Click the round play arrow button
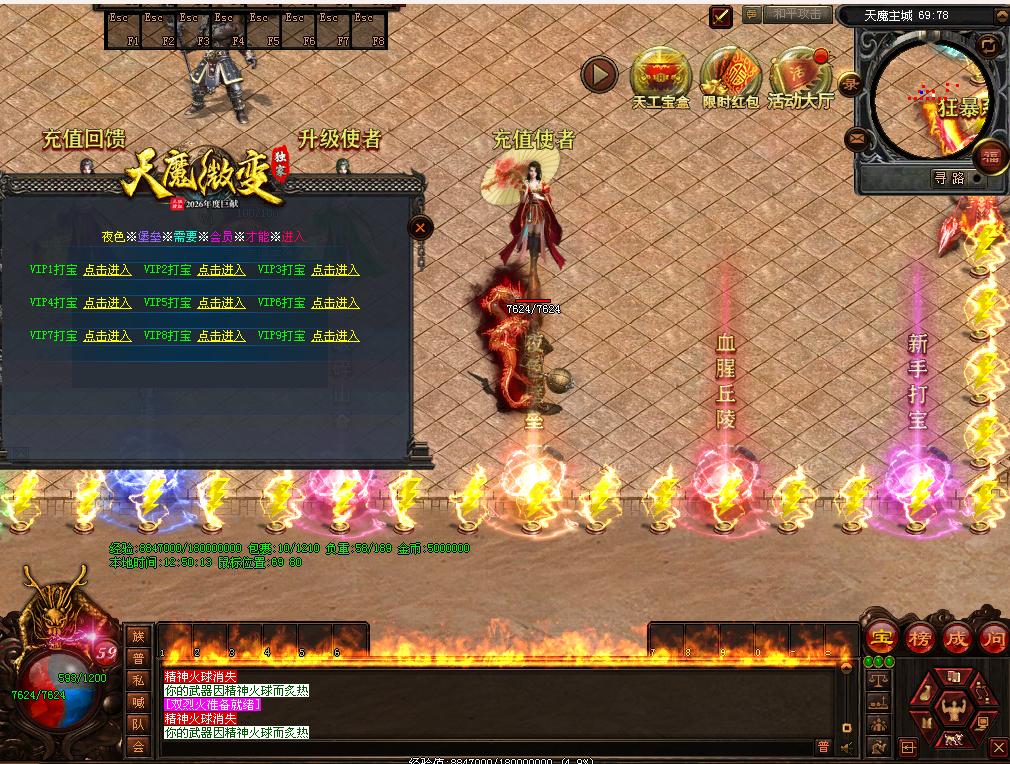 click(600, 73)
